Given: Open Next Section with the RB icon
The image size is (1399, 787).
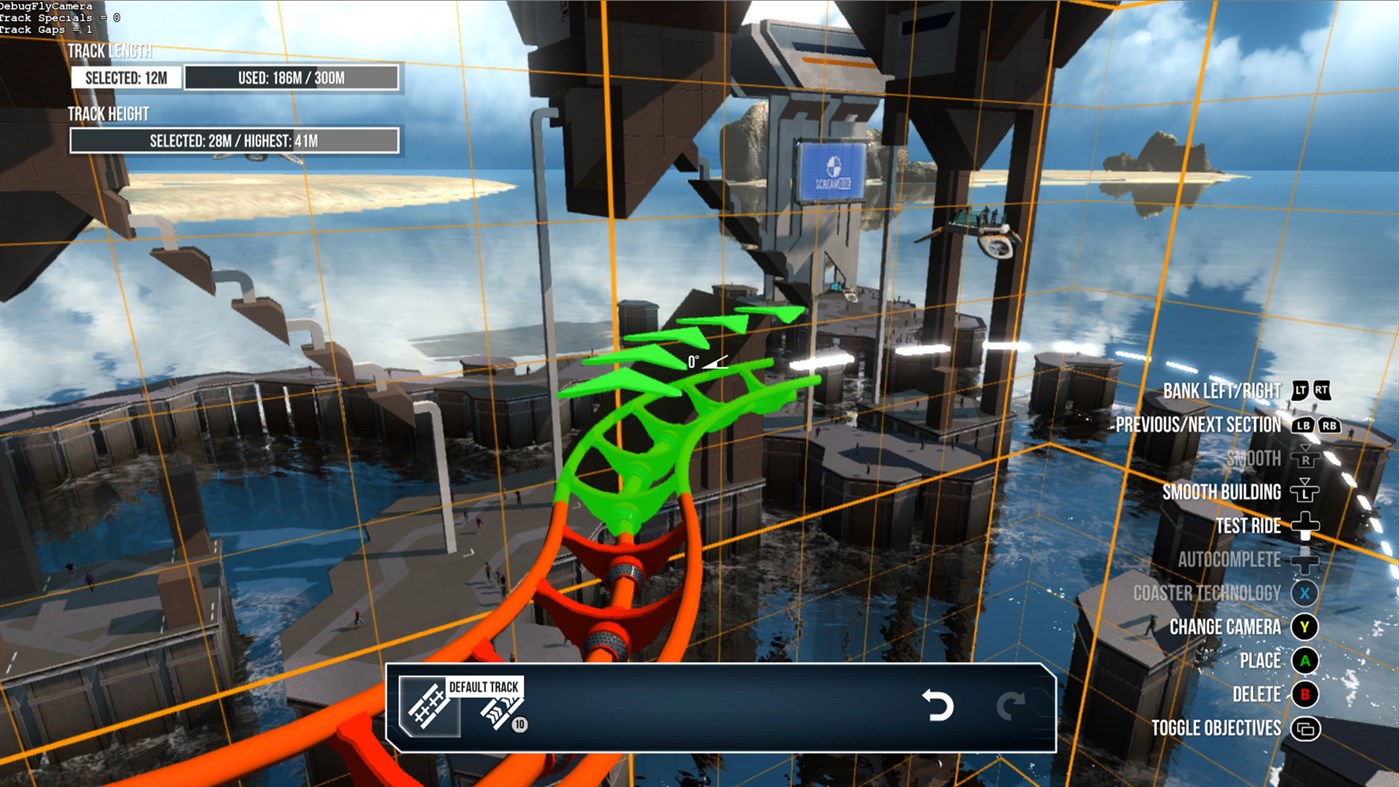Looking at the screenshot, I should pyautogui.click(x=1330, y=426).
